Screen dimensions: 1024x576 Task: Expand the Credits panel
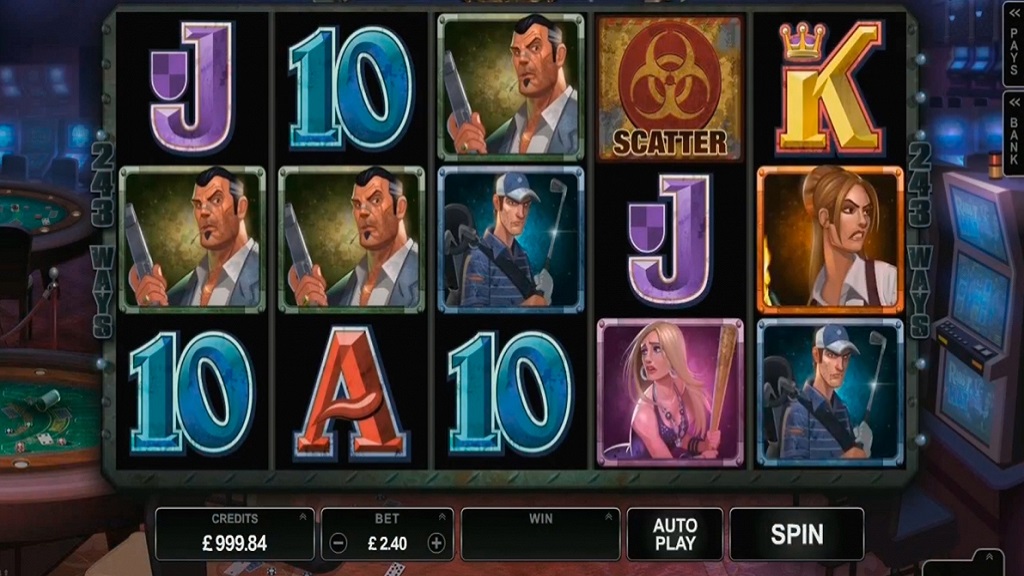pos(302,517)
